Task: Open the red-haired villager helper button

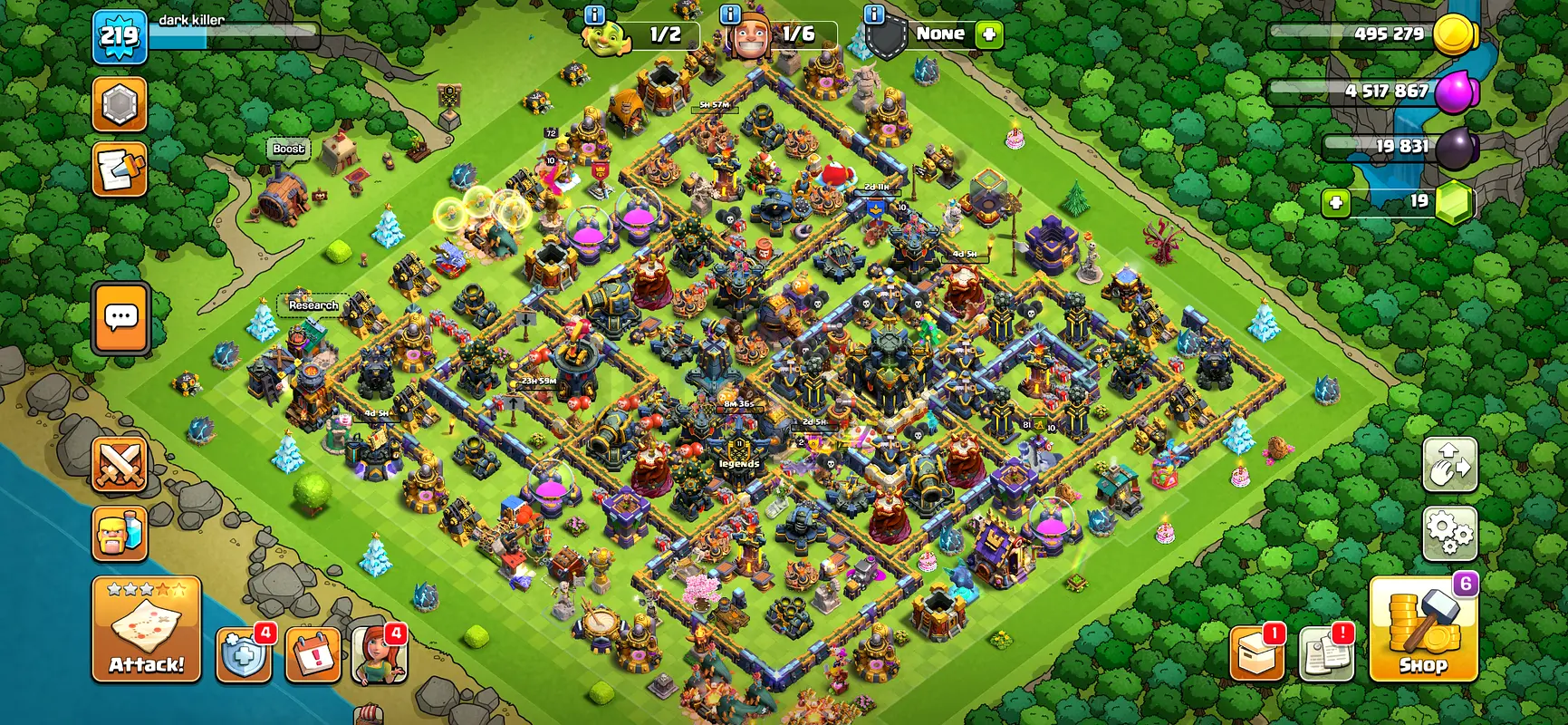Action: 379,654
